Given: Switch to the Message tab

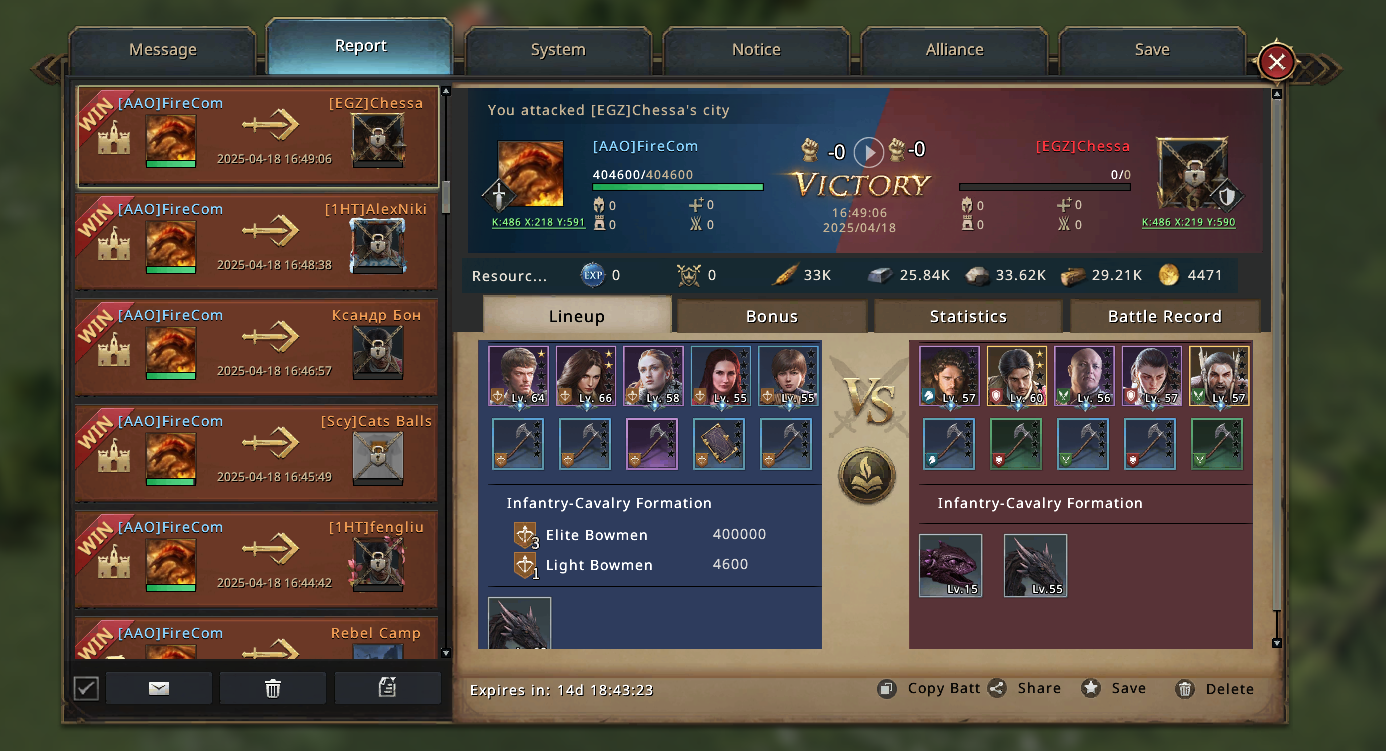Looking at the screenshot, I should [x=162, y=50].
